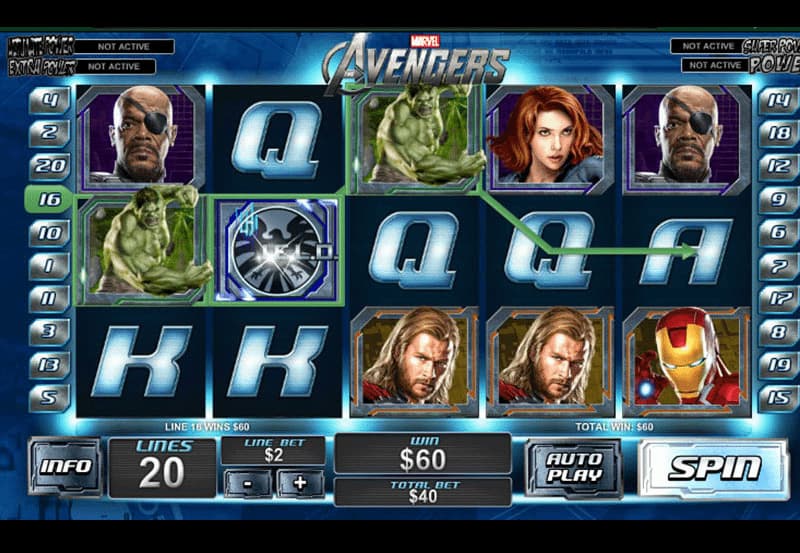Select payline number 12 marker

point(777,166)
